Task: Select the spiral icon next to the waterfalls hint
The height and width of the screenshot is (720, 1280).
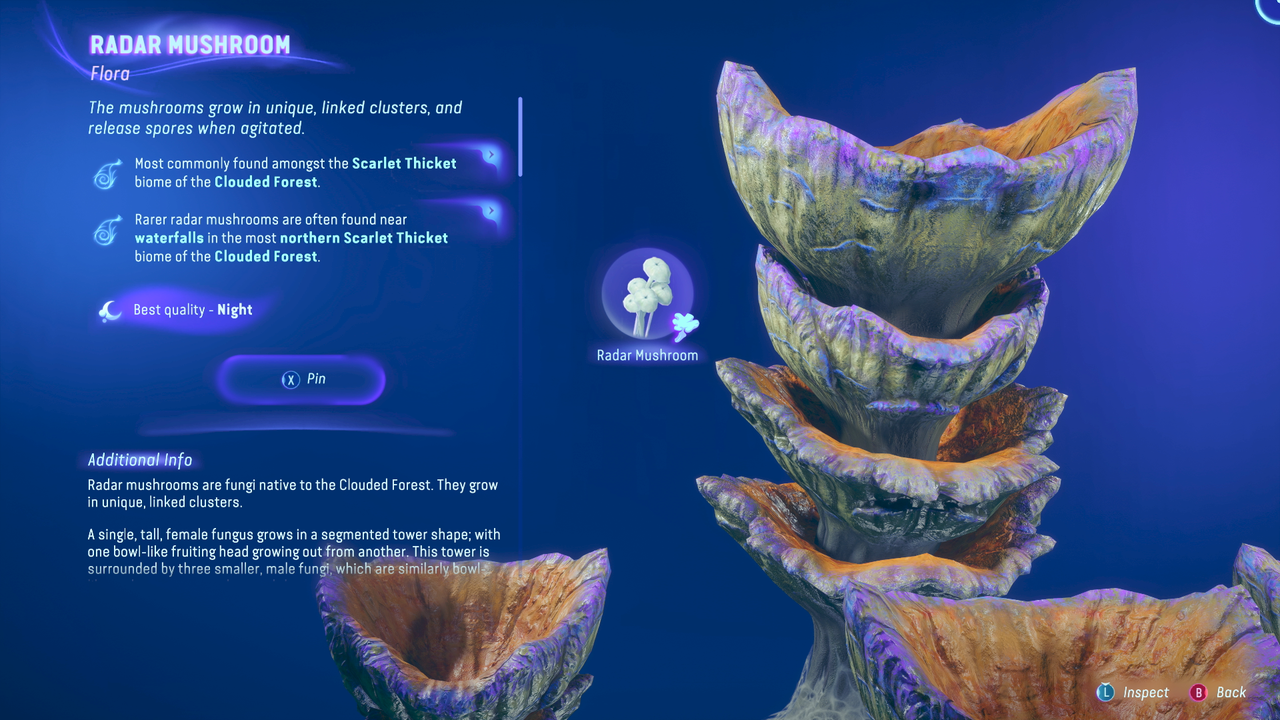Action: tap(107, 228)
